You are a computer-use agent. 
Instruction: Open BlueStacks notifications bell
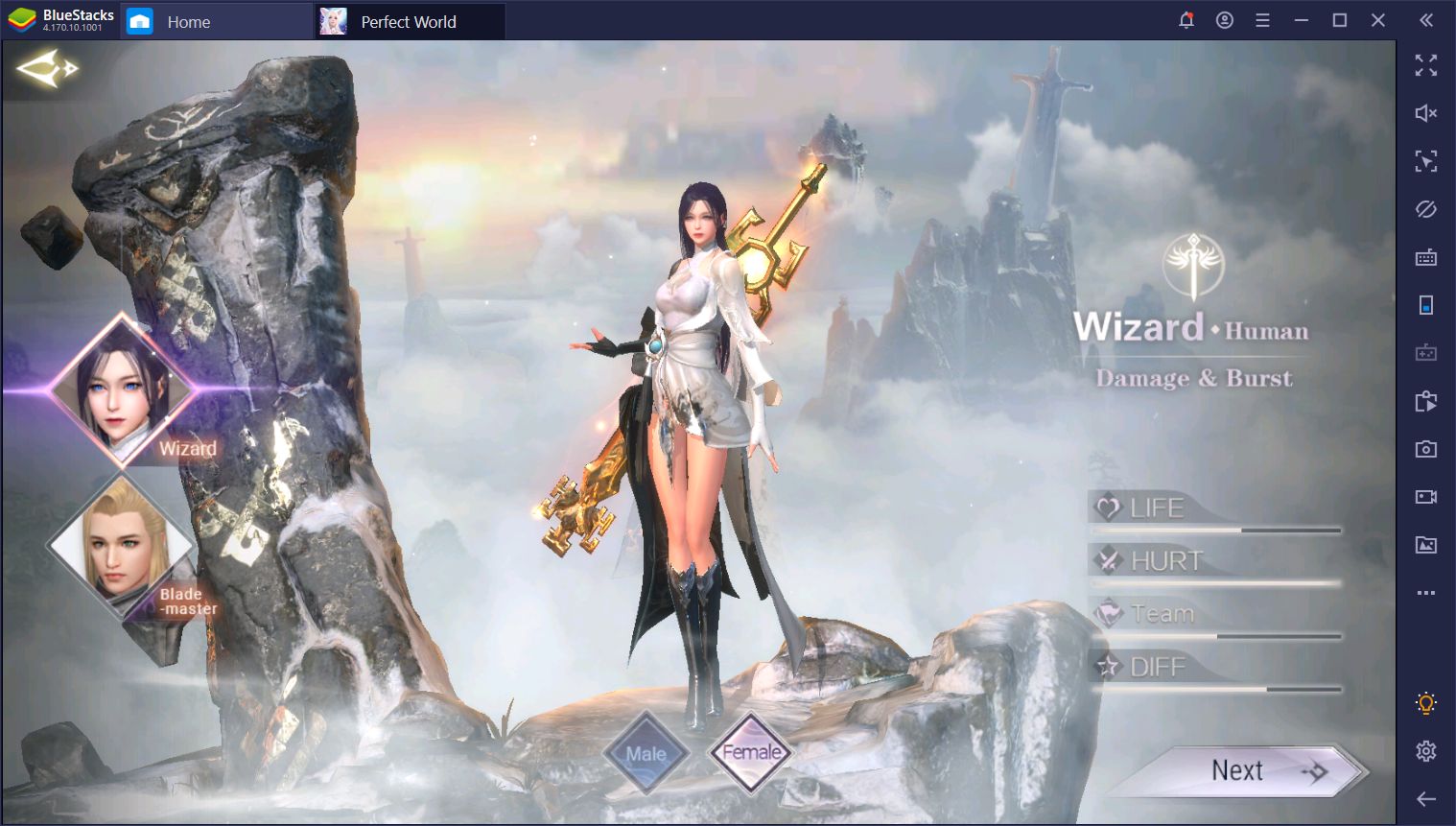point(1186,19)
